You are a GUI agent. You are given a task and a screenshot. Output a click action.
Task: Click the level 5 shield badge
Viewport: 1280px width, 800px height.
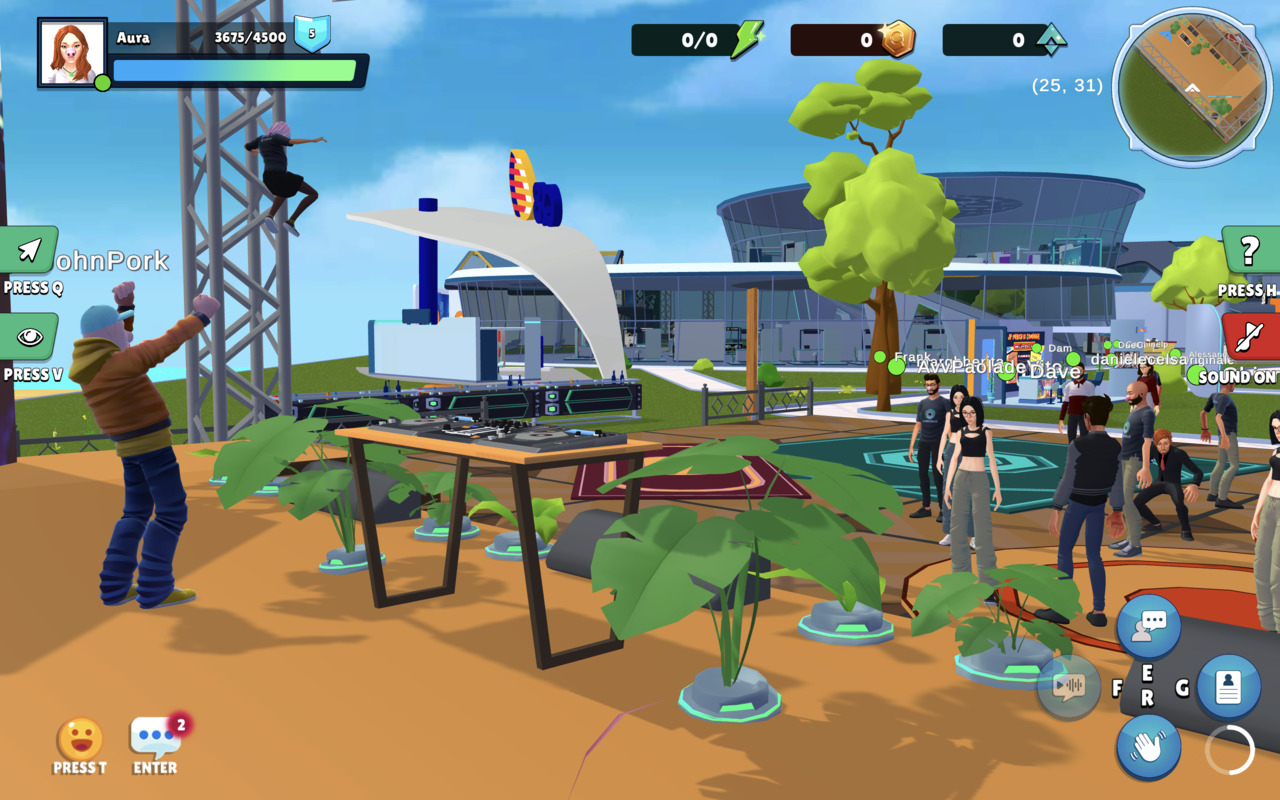click(312, 35)
